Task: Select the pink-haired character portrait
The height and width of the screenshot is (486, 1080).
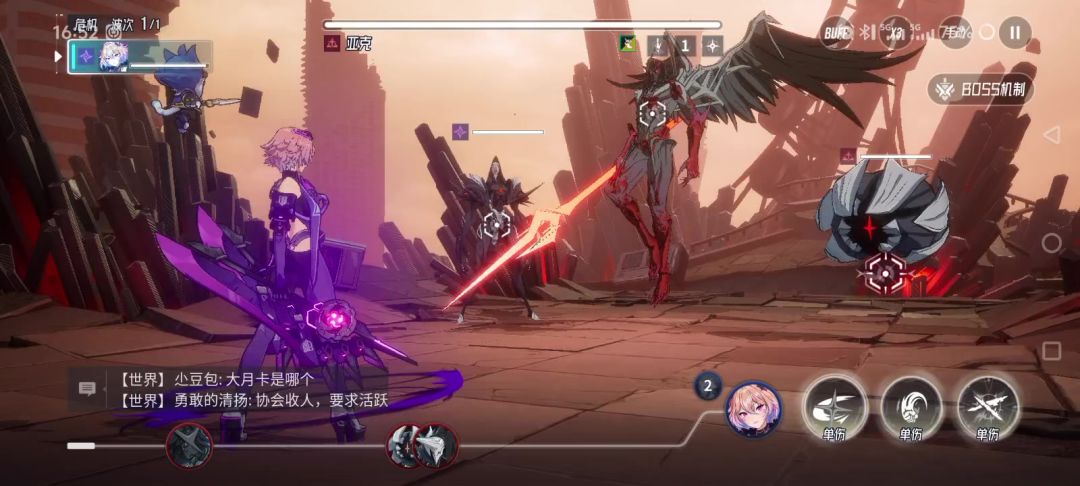Action: (753, 409)
